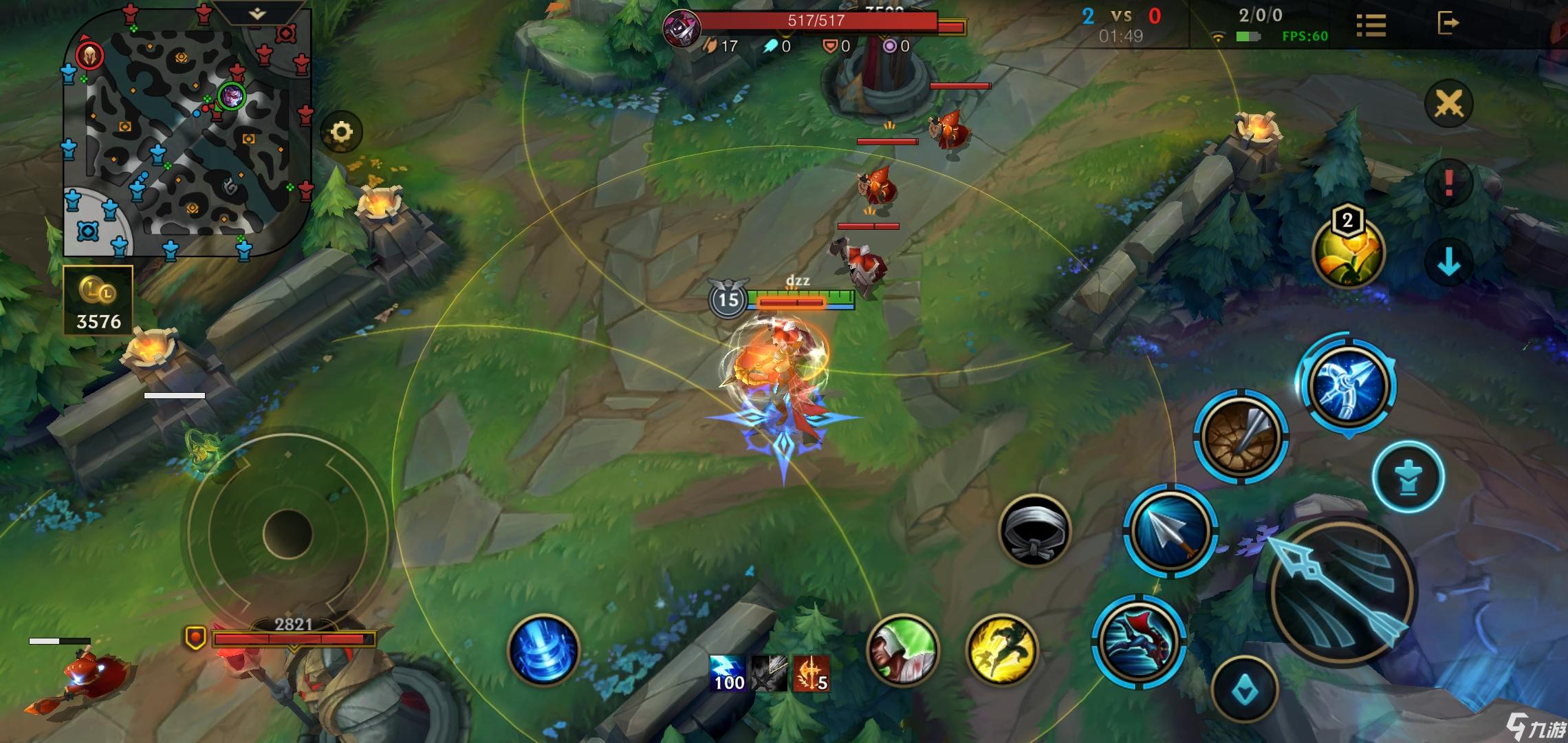Click the exit game door icon
The width and height of the screenshot is (1568, 743).
click(x=1448, y=23)
